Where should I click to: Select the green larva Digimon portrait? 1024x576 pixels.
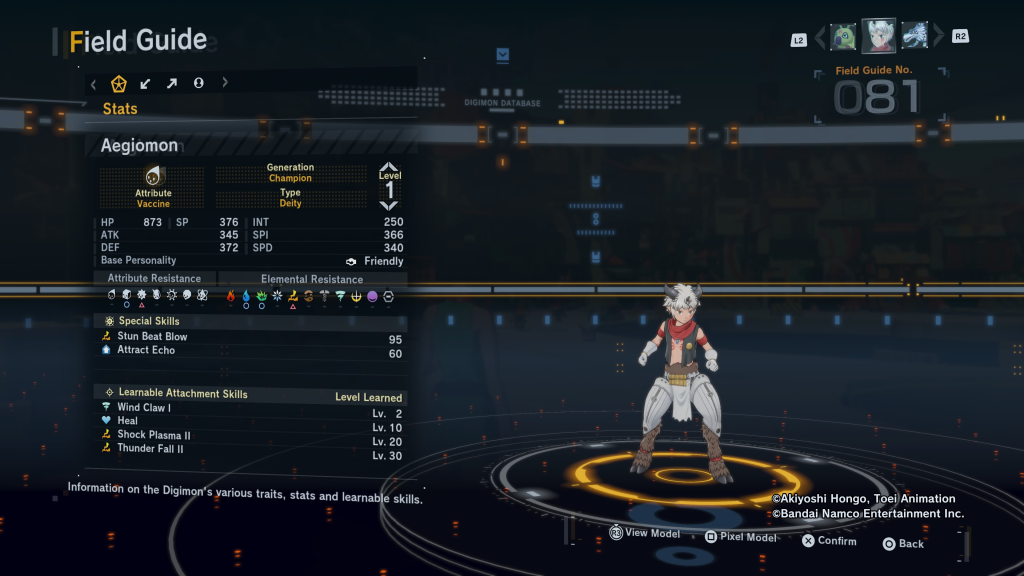(843, 37)
